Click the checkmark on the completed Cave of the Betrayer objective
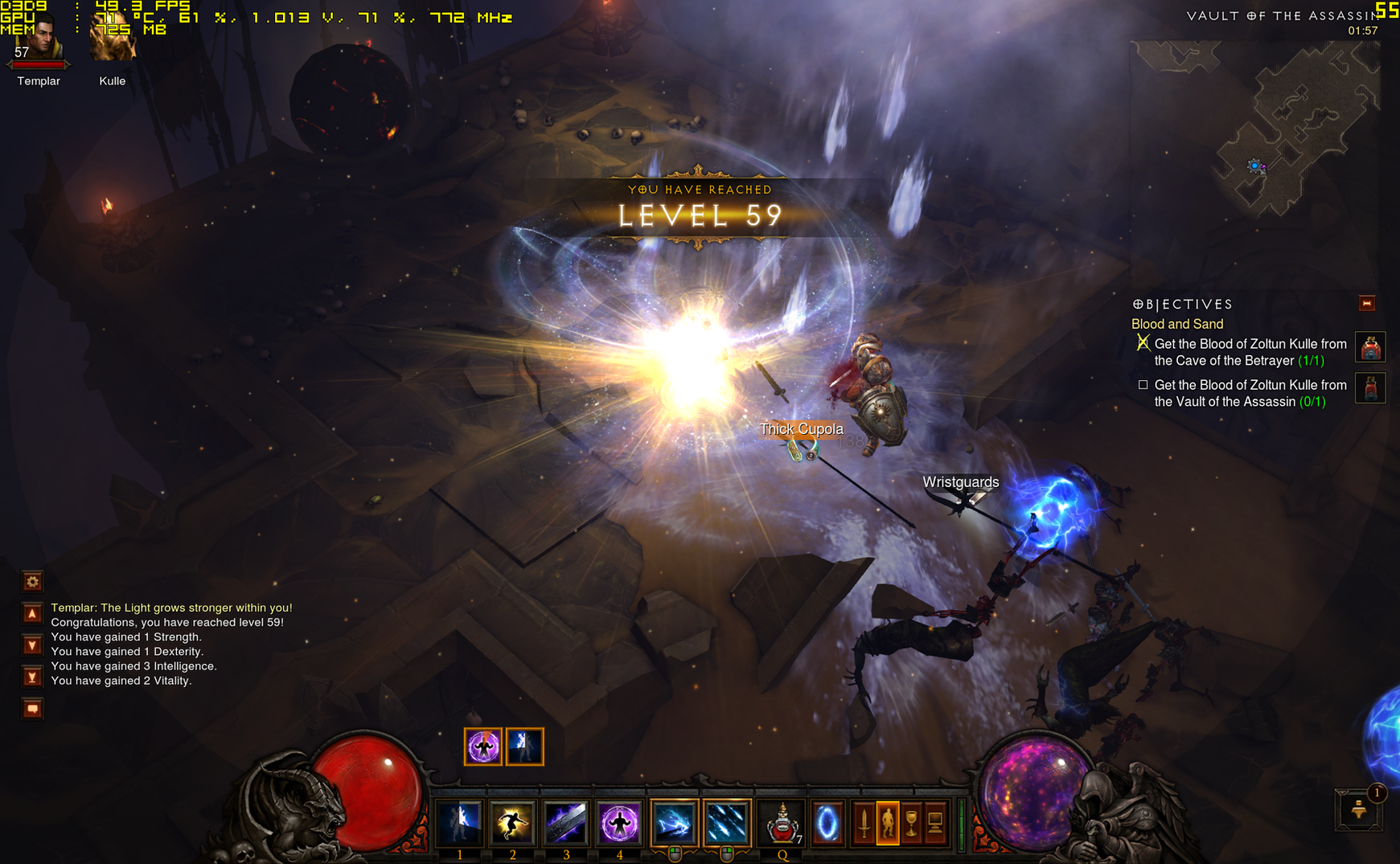Image resolution: width=1400 pixels, height=864 pixels. pyautogui.click(x=1143, y=343)
